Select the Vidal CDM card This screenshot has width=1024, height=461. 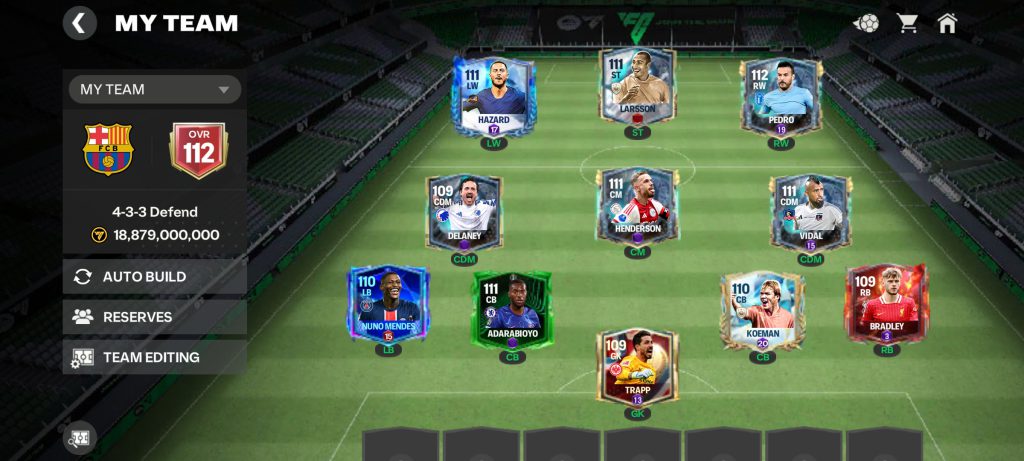click(810, 212)
